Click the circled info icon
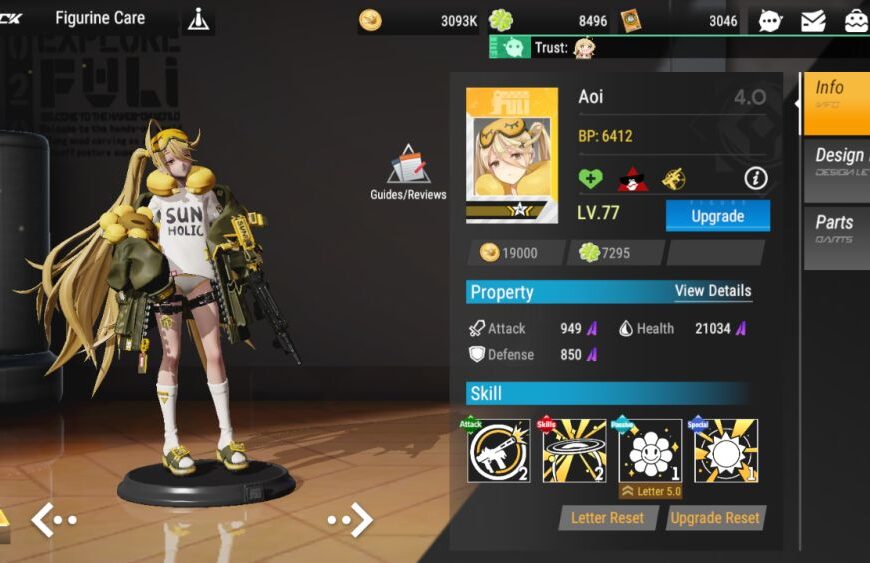 (756, 179)
